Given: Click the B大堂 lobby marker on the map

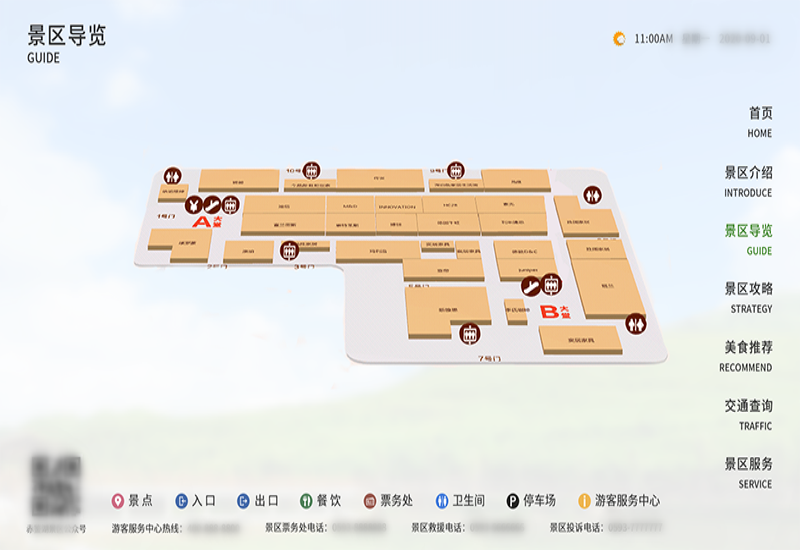Looking at the screenshot, I should (x=554, y=312).
